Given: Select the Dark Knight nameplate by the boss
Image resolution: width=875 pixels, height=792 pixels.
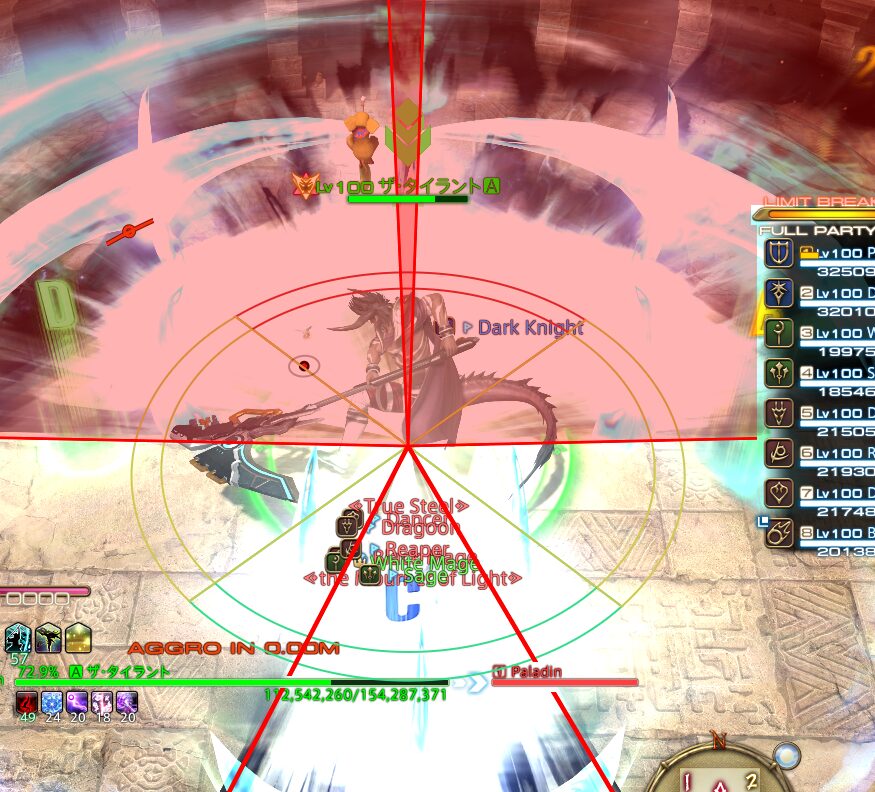Looking at the screenshot, I should pyautogui.click(x=528, y=327).
